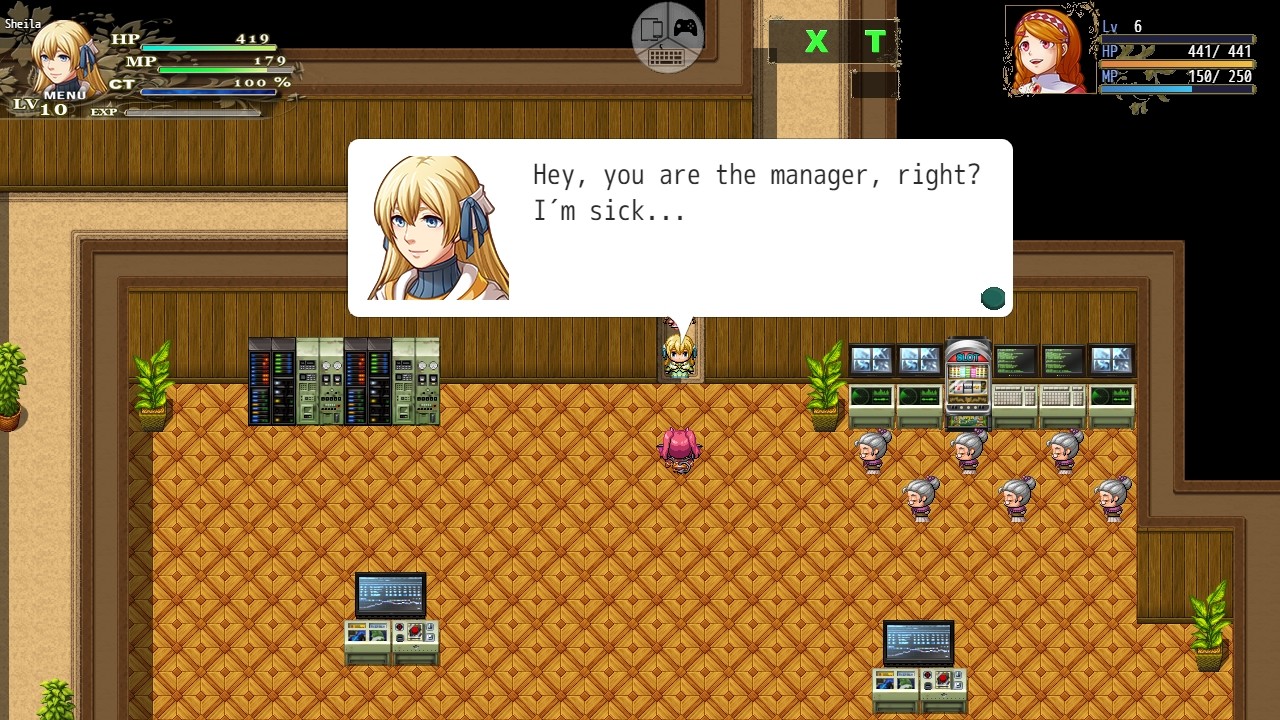Click the pink-haired player character sprite
This screenshot has width=1280, height=720.
(681, 447)
